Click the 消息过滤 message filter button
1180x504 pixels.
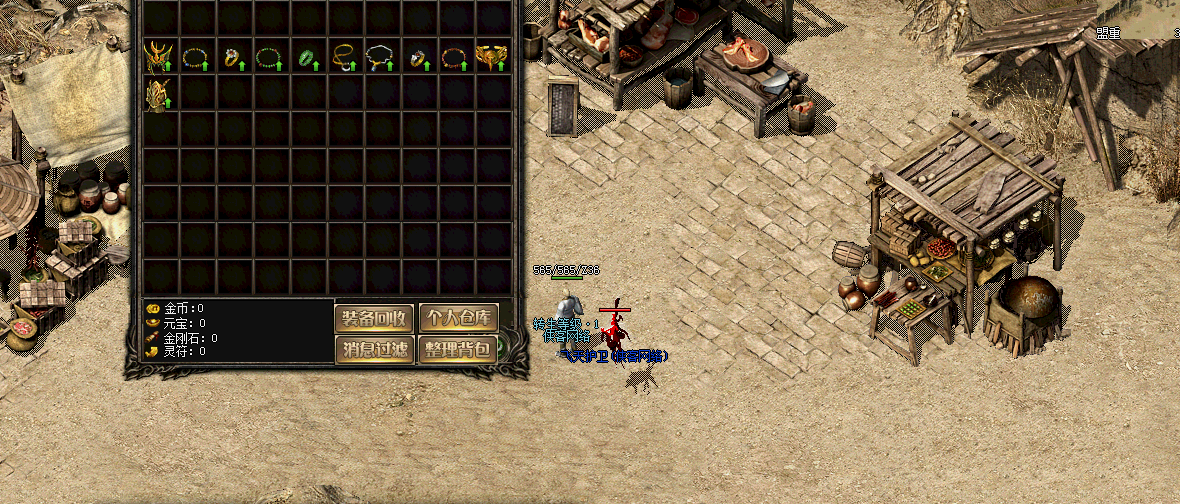point(374,350)
